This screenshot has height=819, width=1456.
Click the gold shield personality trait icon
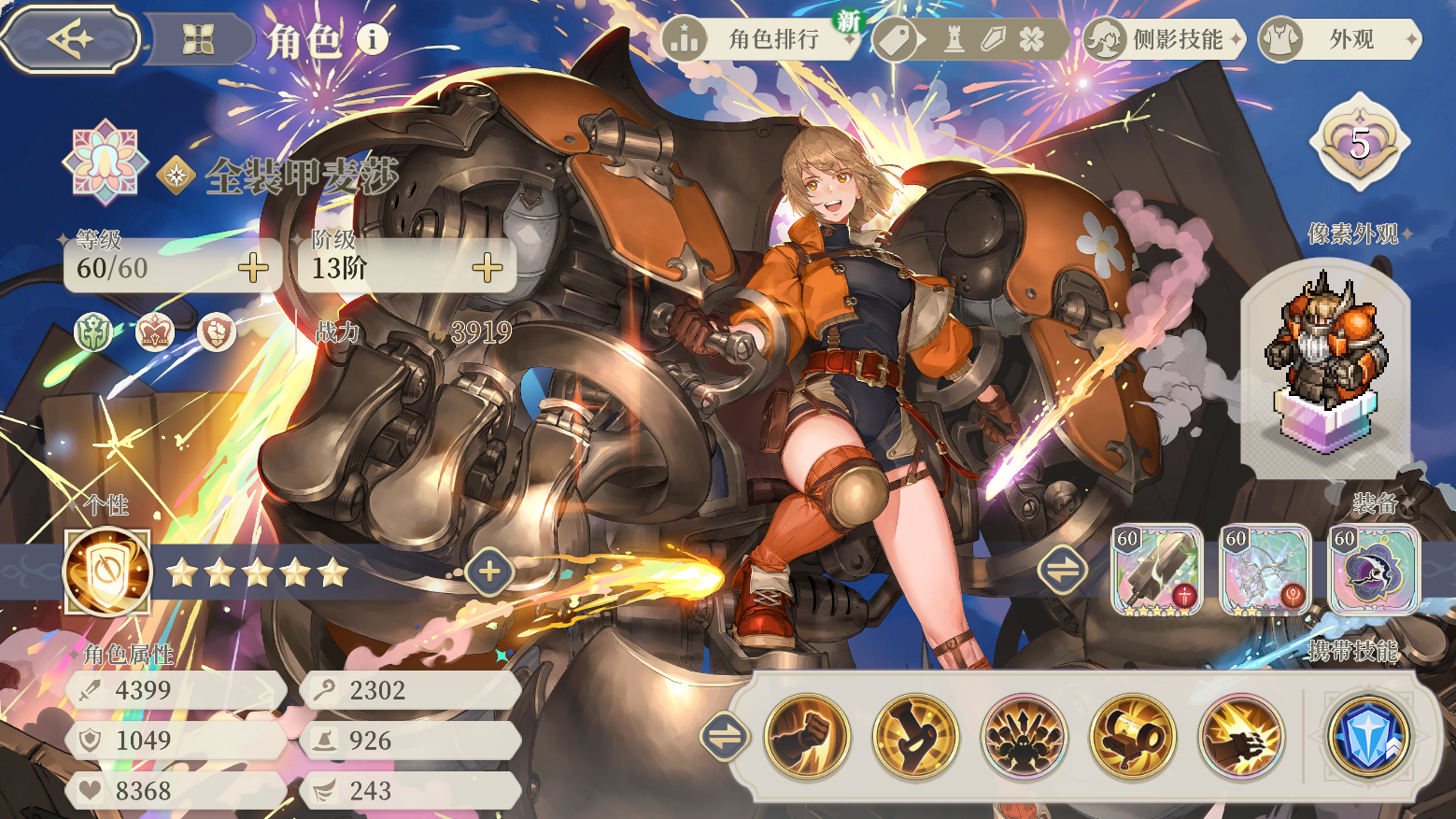pos(106,572)
